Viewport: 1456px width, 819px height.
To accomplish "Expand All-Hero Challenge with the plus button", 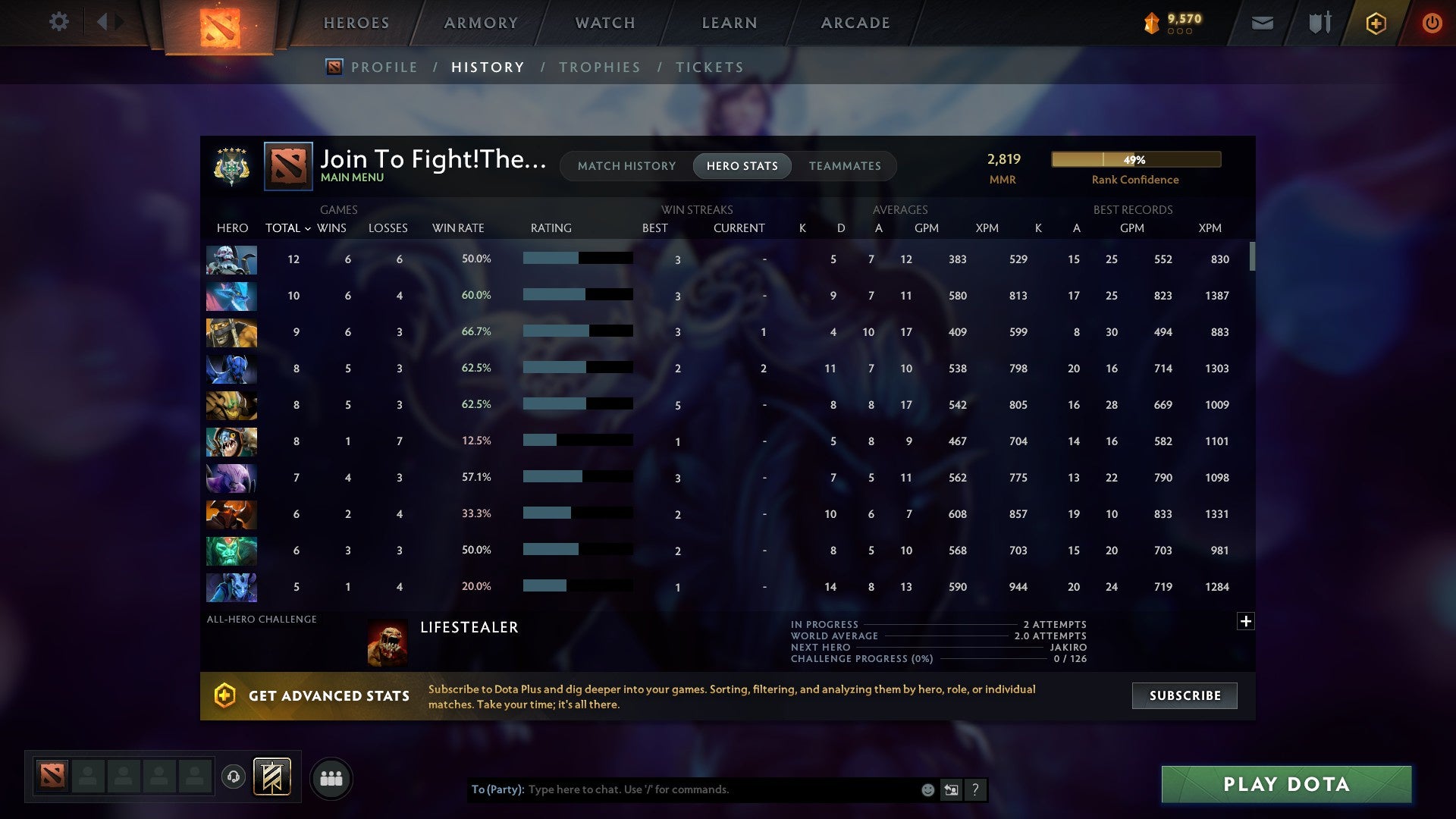I will (x=1246, y=620).
